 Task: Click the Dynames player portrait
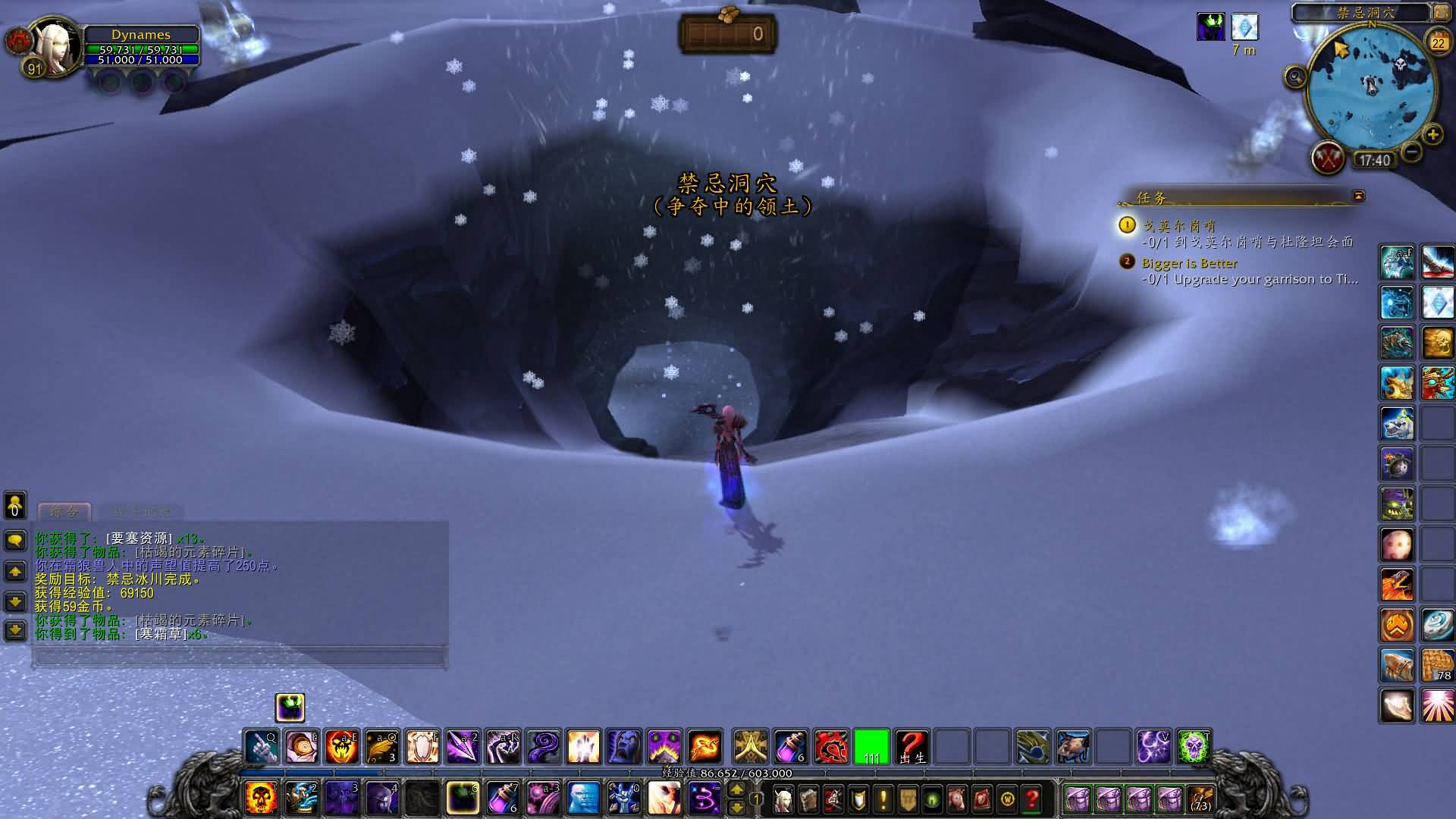click(x=53, y=48)
